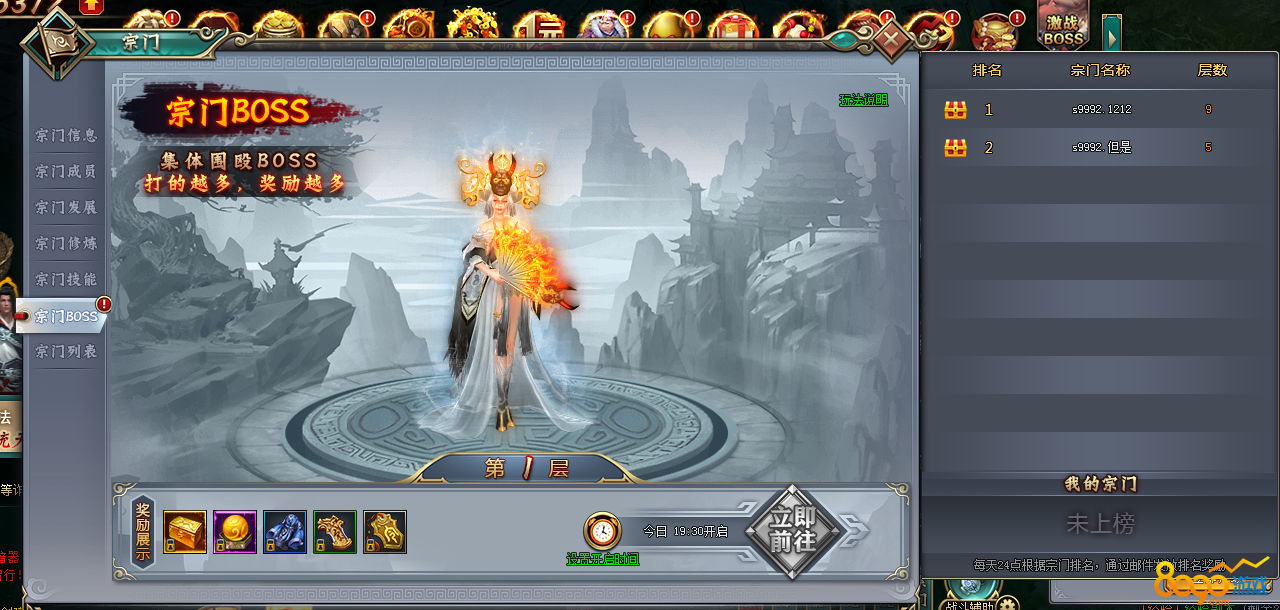
Task: Switch to the 宗门成员 tab
Action: click(x=66, y=172)
